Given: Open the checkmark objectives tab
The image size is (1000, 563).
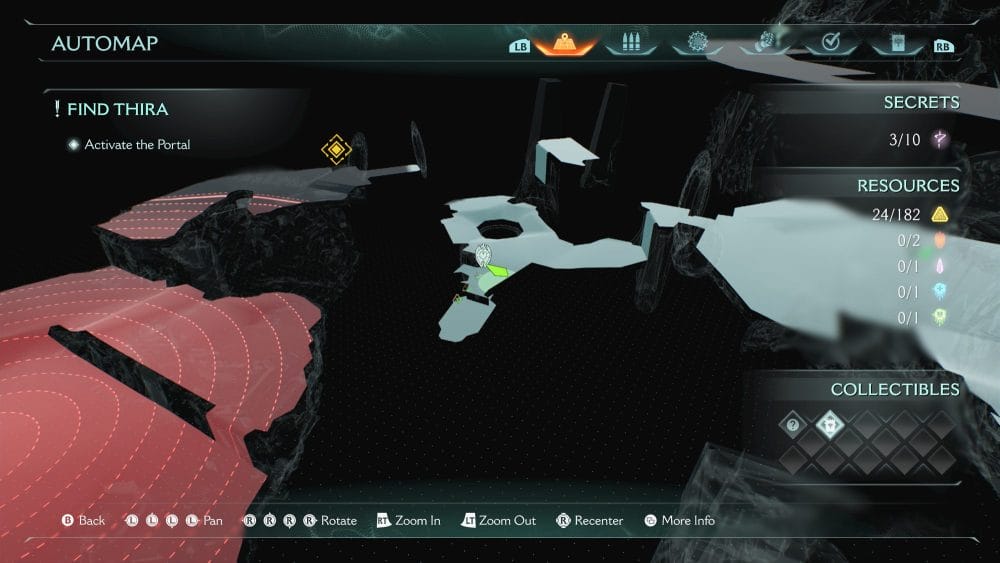Looking at the screenshot, I should point(829,44).
